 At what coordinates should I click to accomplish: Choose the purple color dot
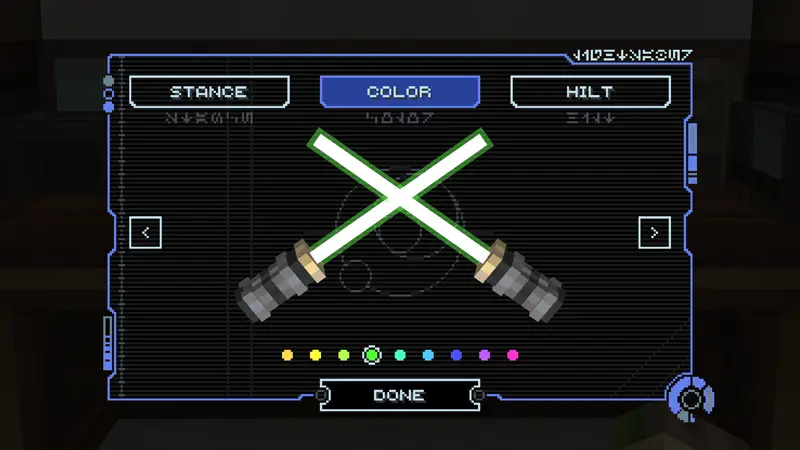485,355
